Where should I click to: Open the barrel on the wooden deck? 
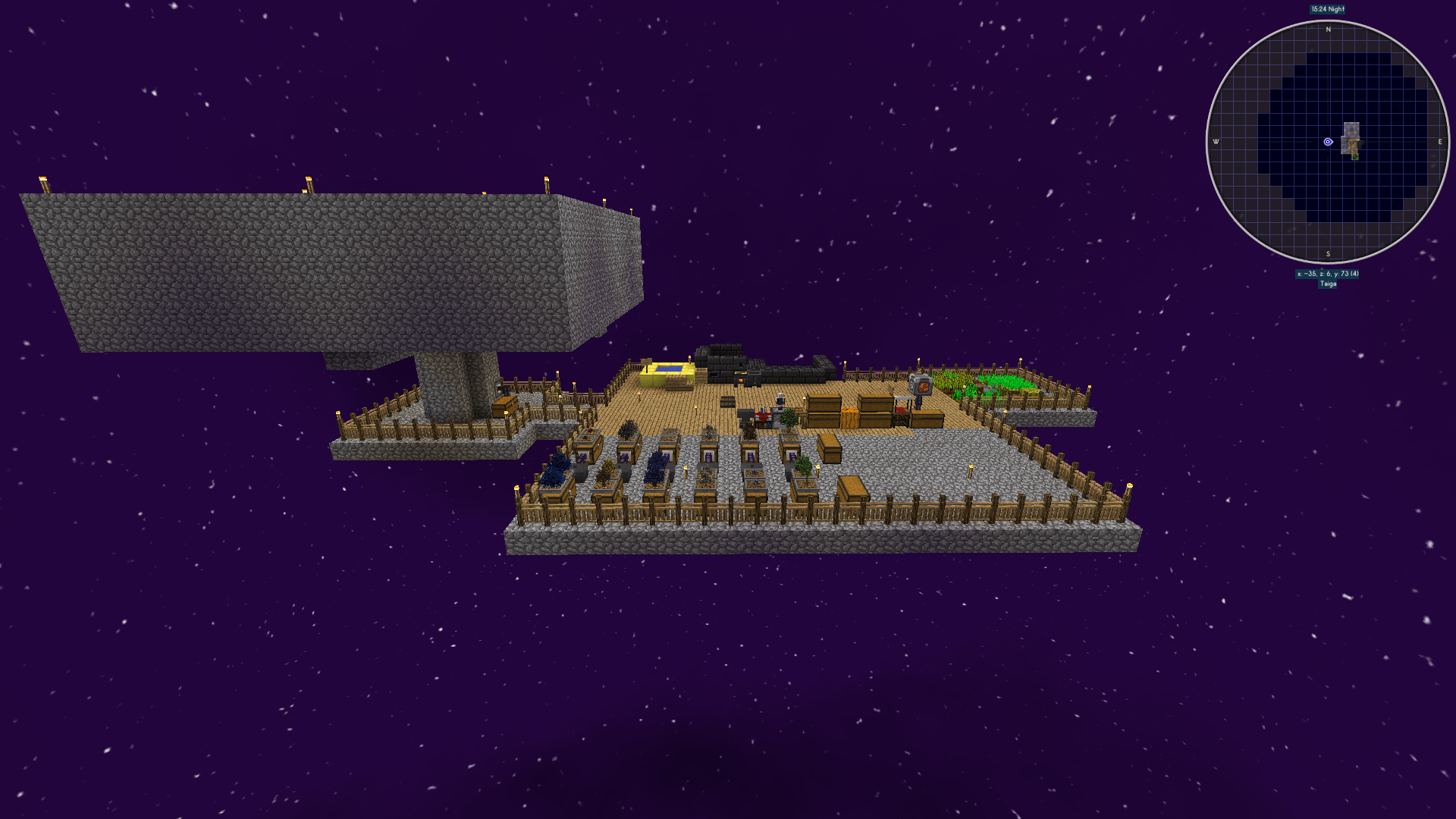[727, 400]
